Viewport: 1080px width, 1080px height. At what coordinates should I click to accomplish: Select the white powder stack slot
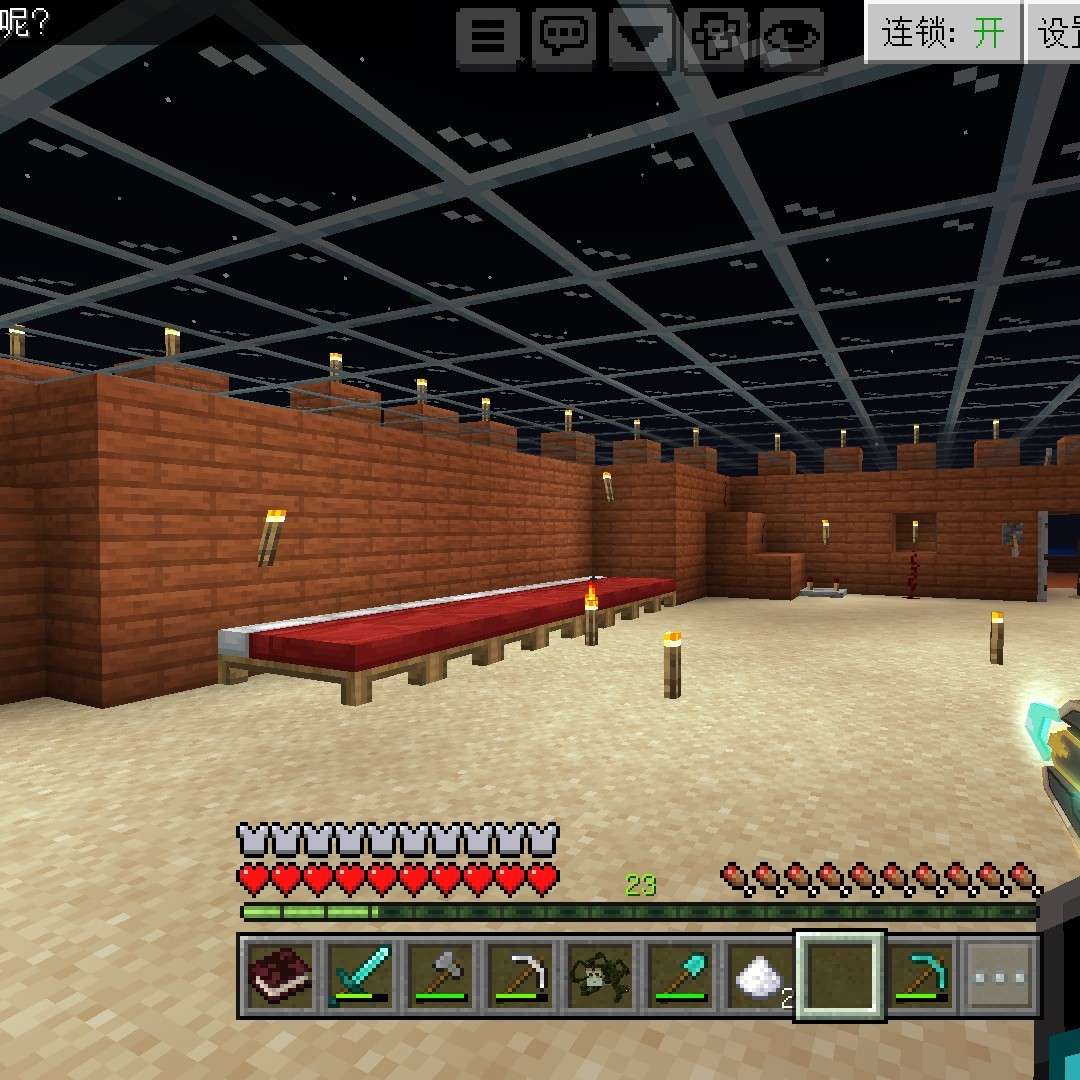tap(759, 975)
